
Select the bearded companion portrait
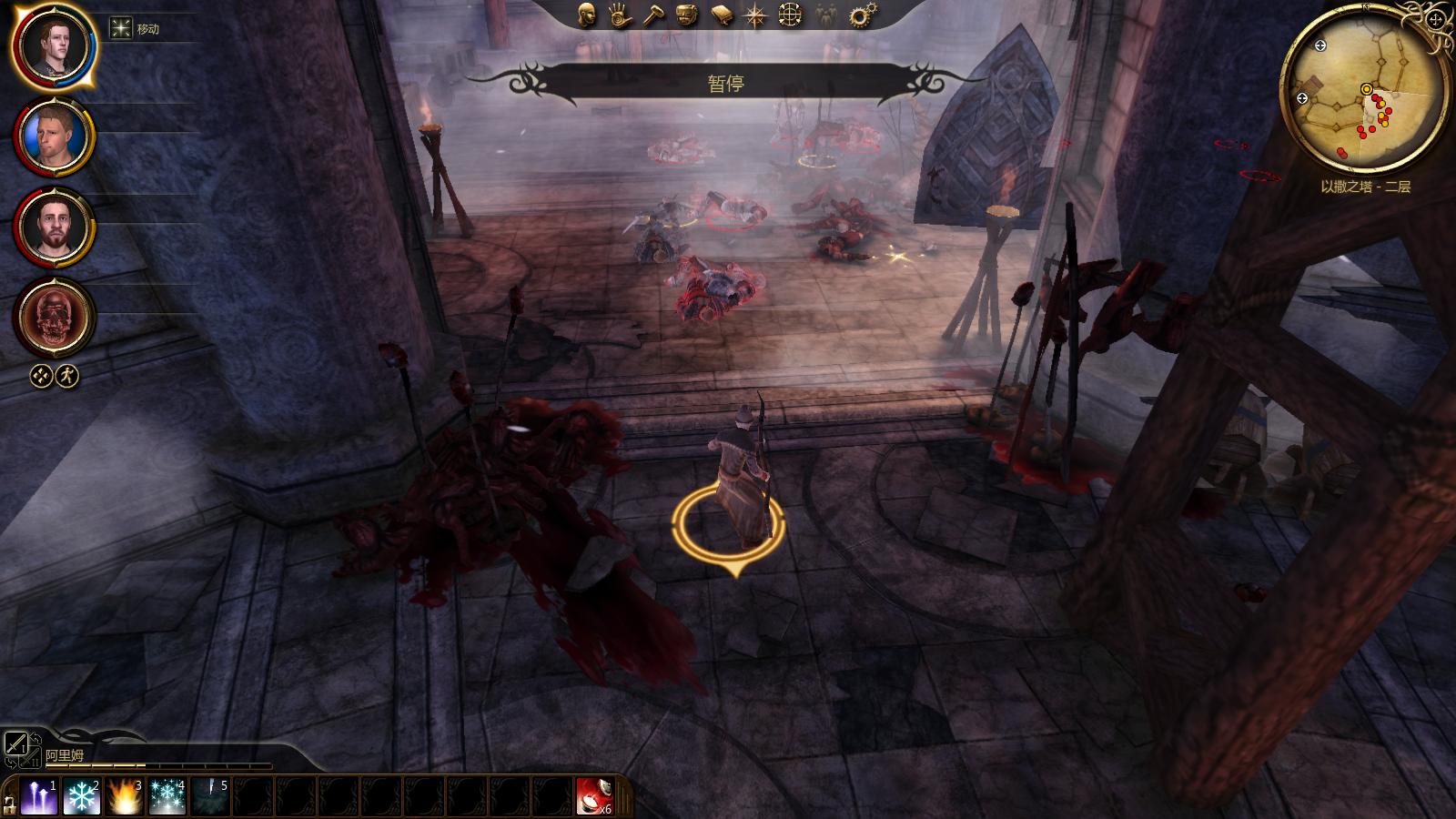pyautogui.click(x=53, y=227)
